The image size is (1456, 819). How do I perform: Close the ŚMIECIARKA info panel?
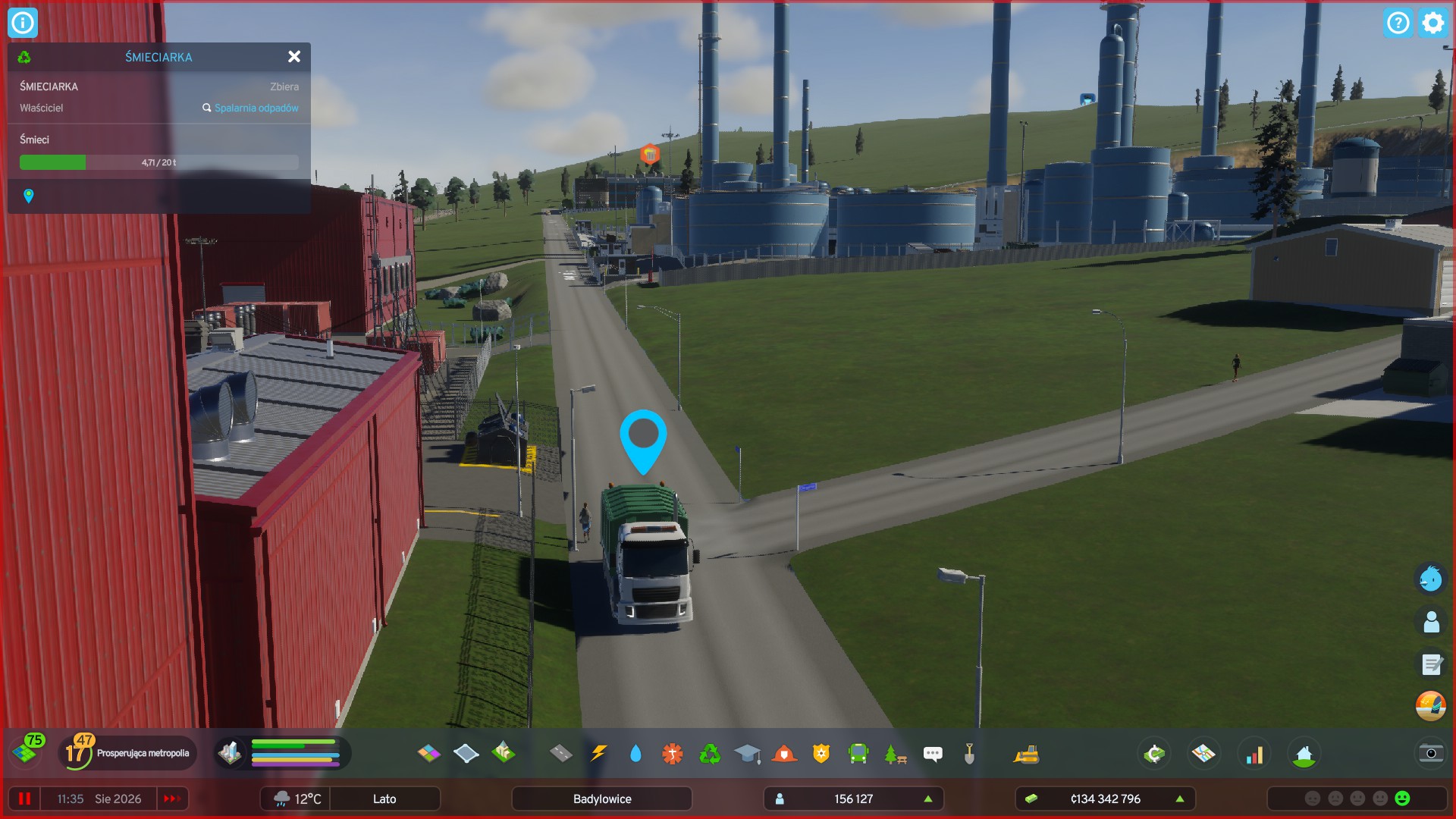[294, 57]
